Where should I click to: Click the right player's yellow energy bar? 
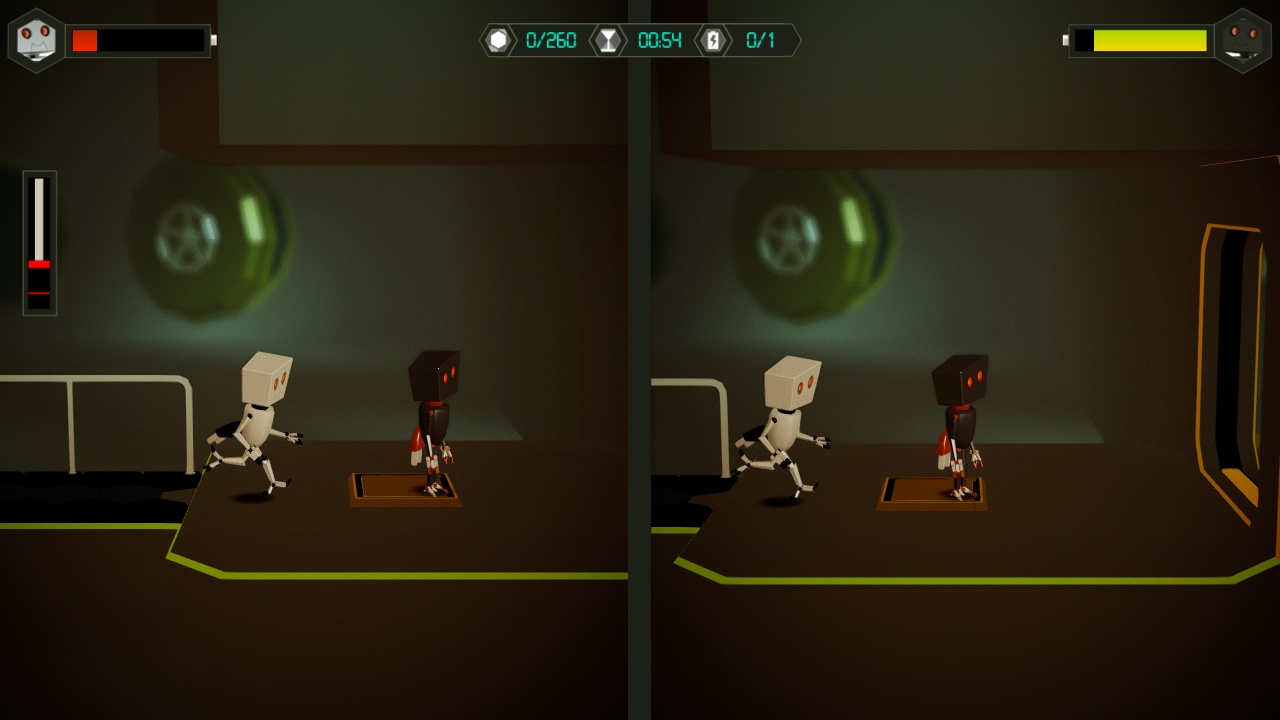coord(1150,42)
